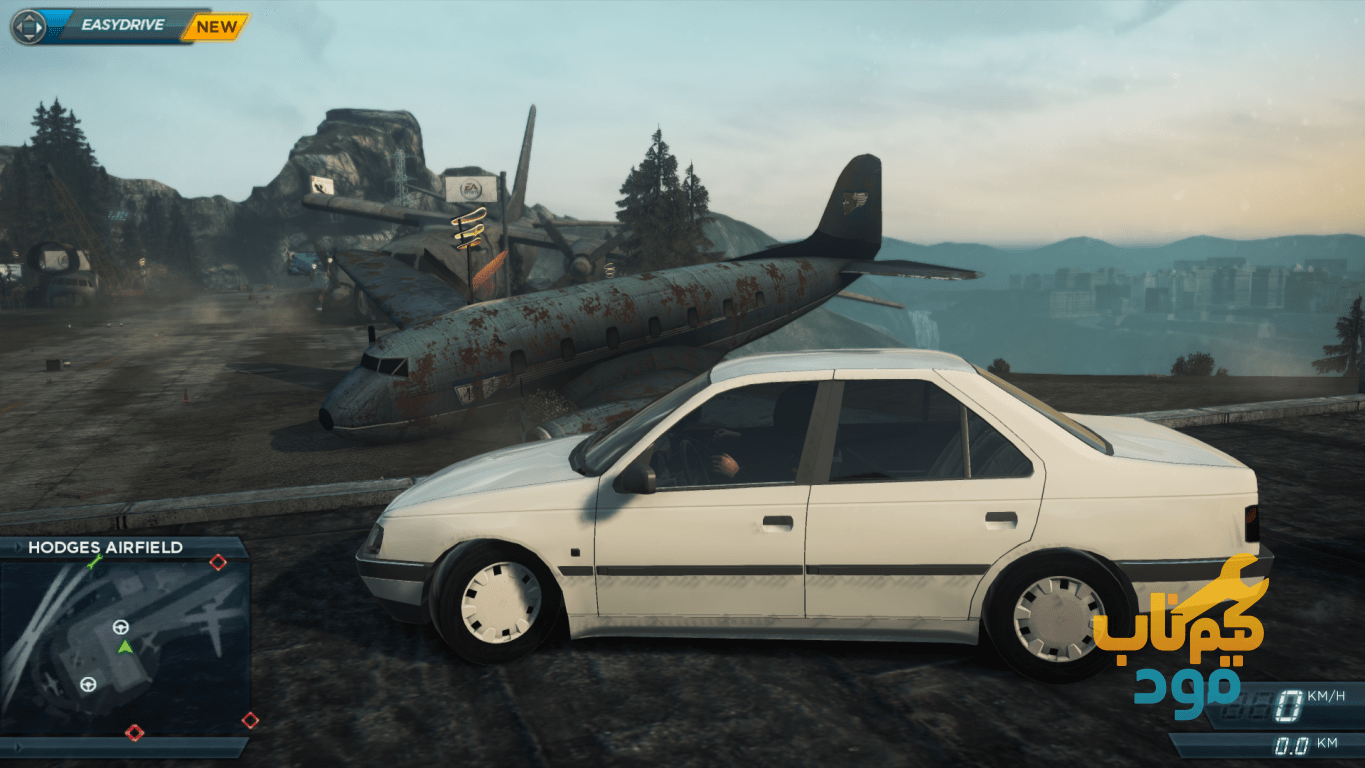Click the yellow NEW badge

pos(215,27)
